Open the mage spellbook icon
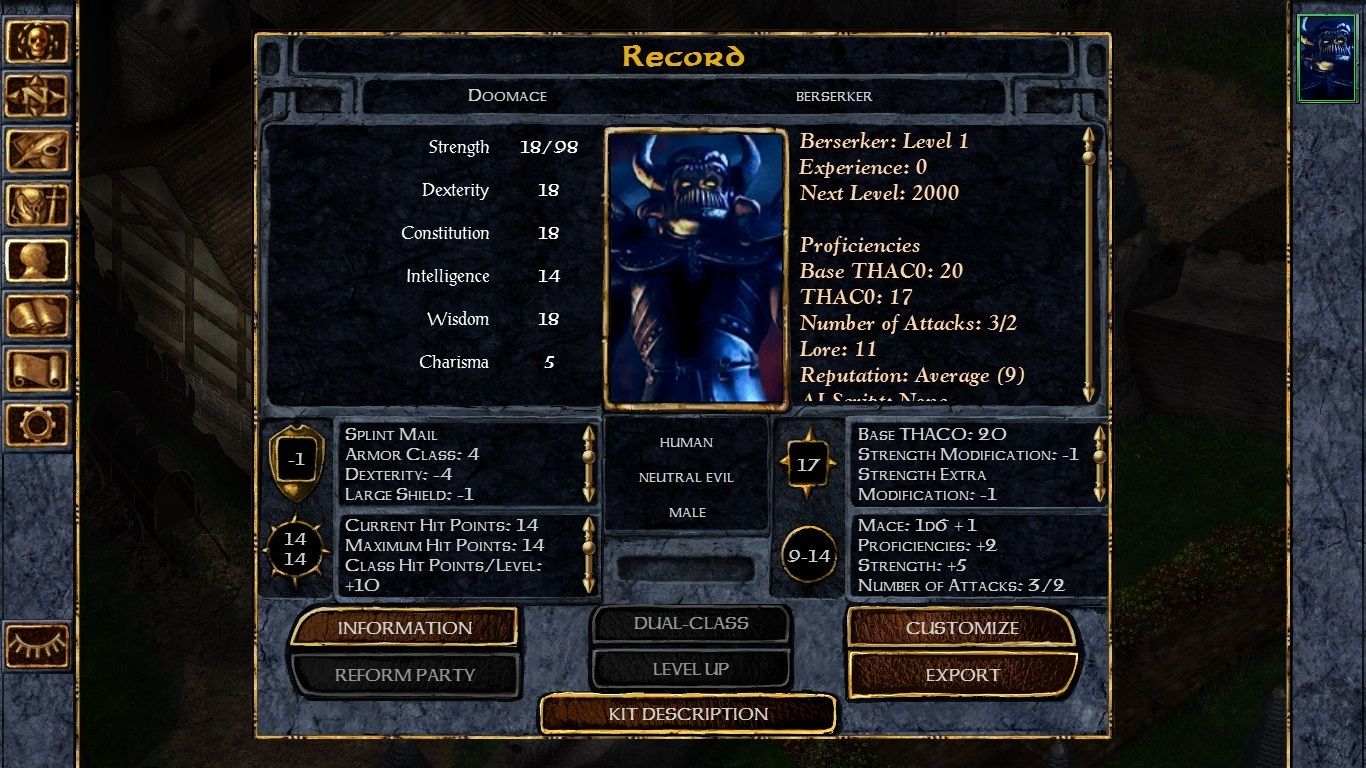1366x768 pixels. (x=40, y=315)
